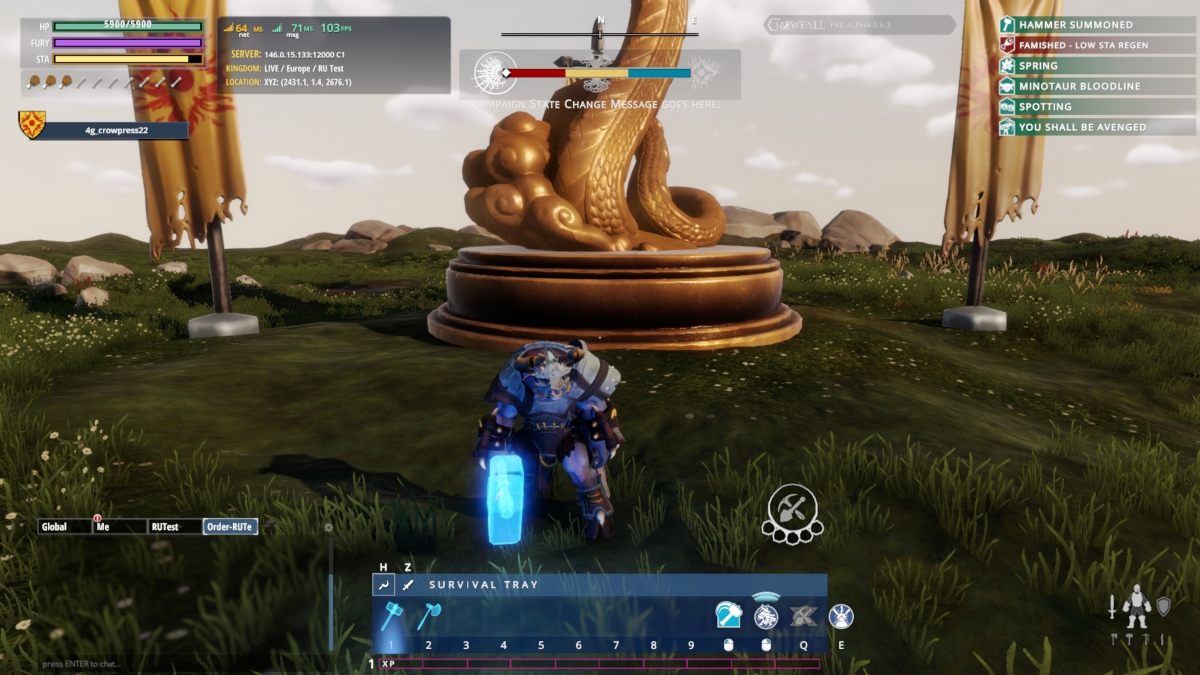This screenshot has height=675, width=1200.
Task: Activate the minotaur head ability icon
Action: pyautogui.click(x=766, y=615)
